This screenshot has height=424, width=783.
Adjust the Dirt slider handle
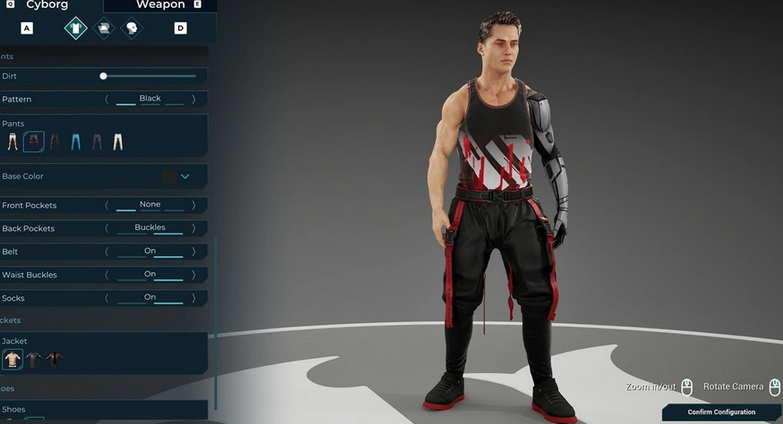[103, 76]
